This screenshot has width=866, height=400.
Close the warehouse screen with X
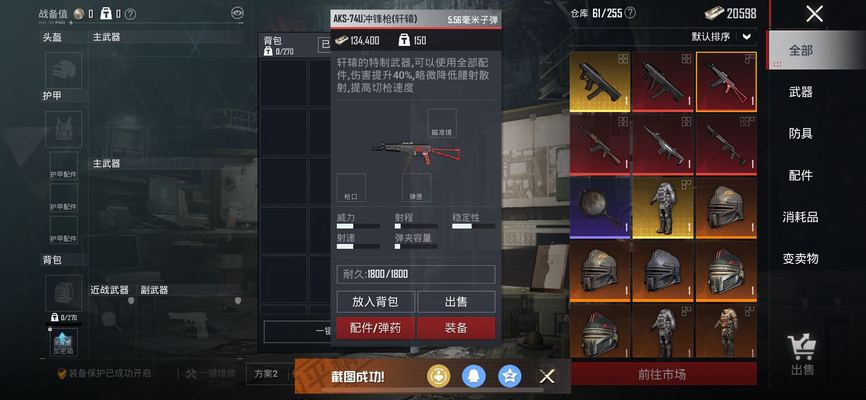[814, 14]
